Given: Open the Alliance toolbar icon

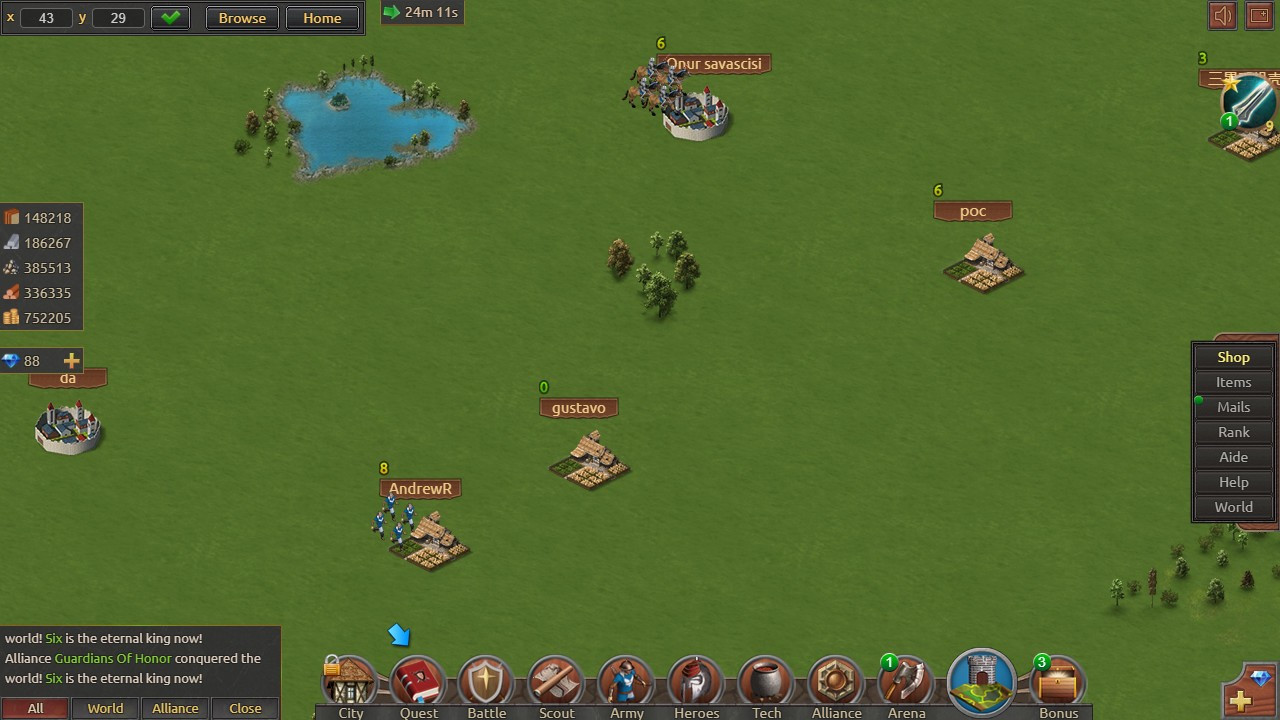Looking at the screenshot, I should click(836, 684).
